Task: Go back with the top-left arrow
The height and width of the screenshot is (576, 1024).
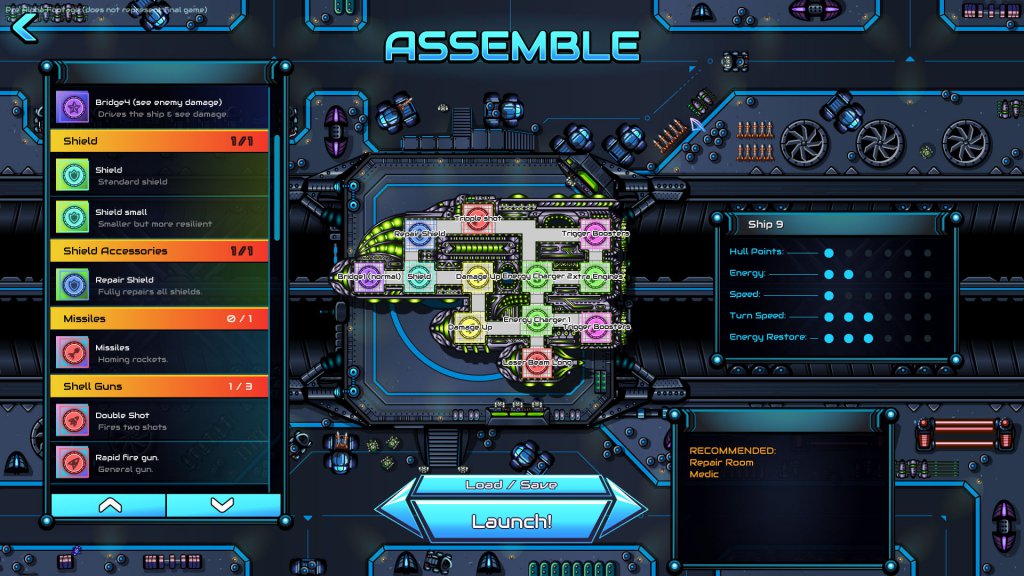Action: [24, 27]
